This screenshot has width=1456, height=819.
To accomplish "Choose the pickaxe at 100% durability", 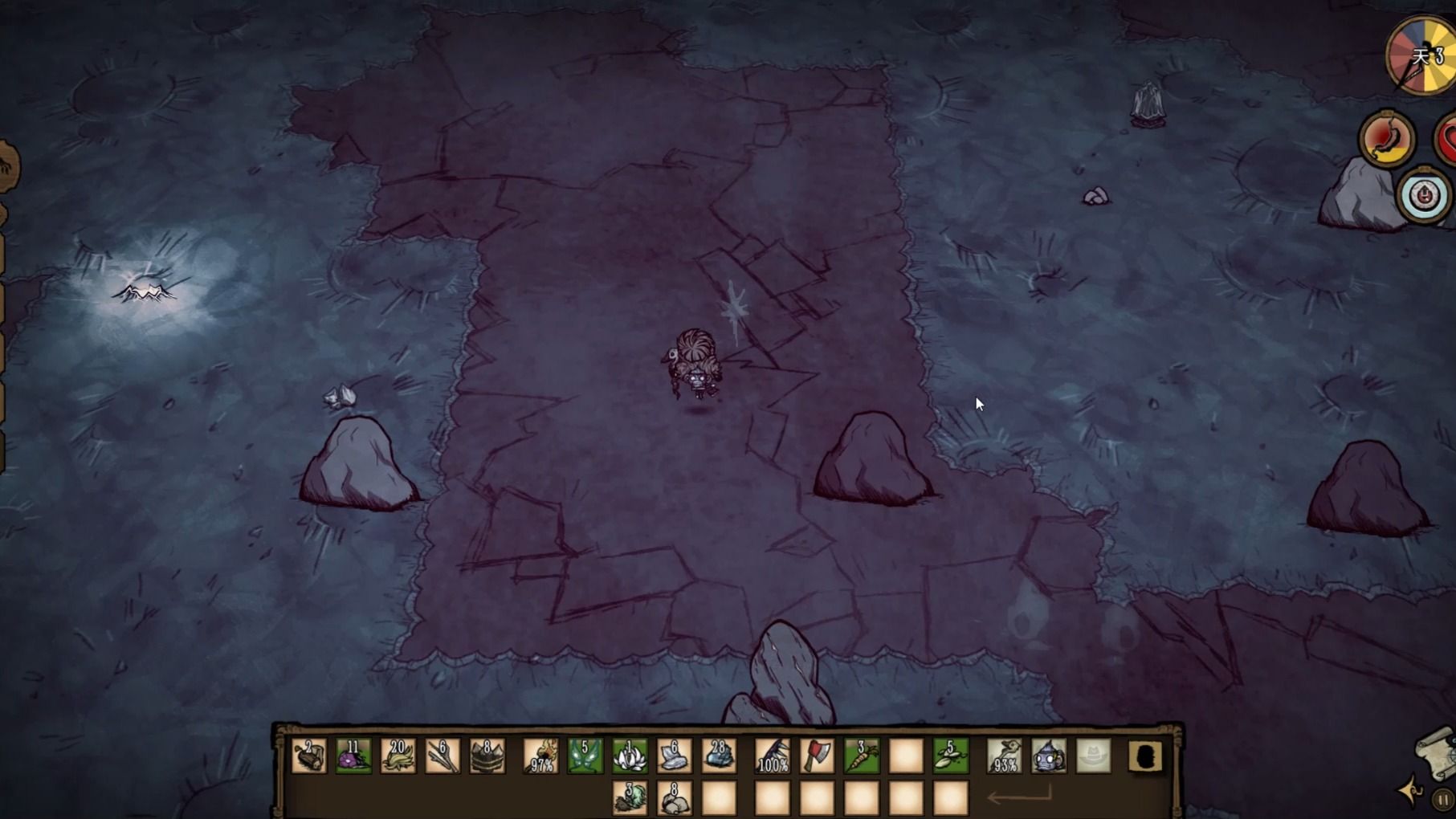I will 773,756.
